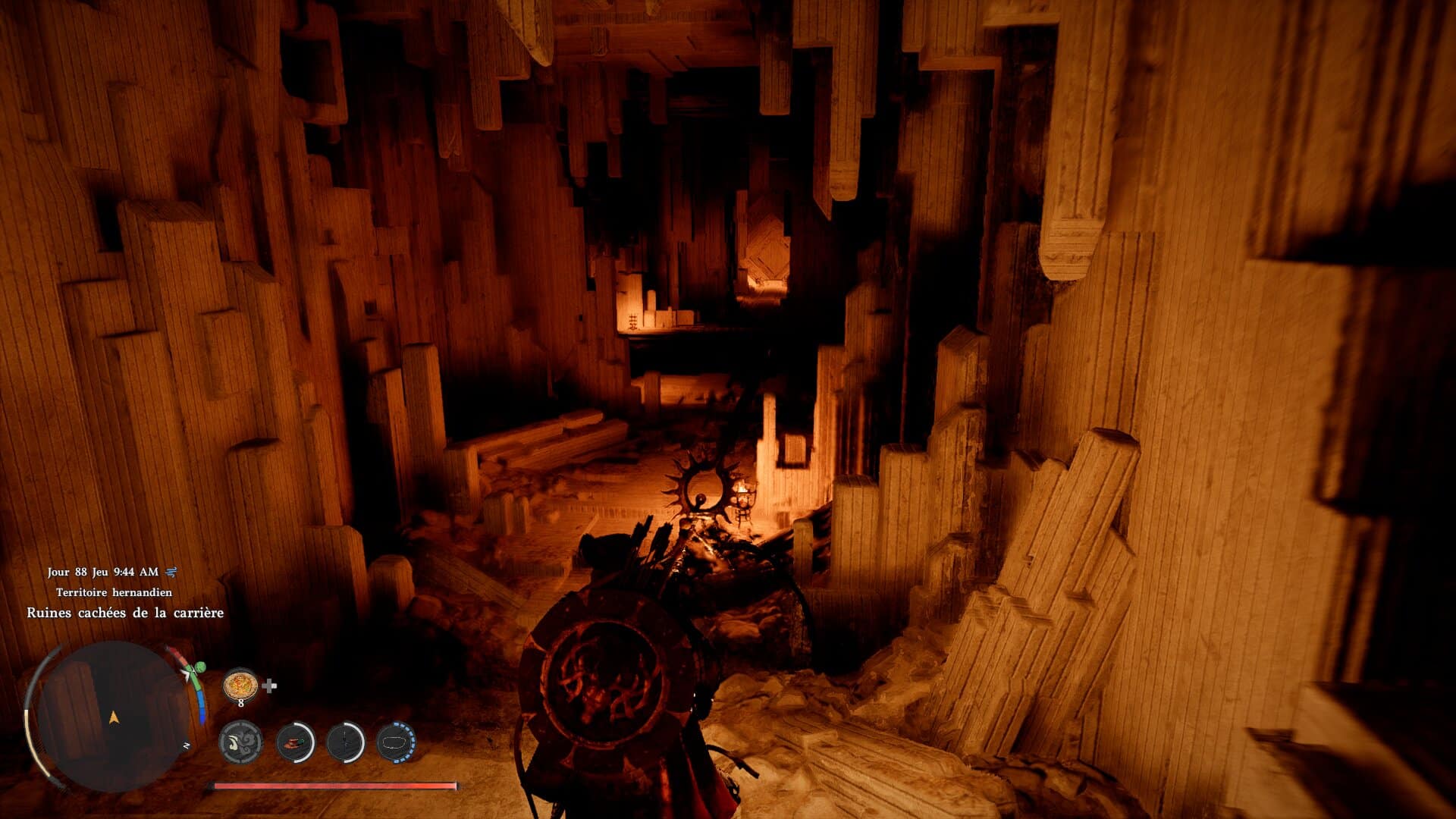Screen dimensions: 1456x819
Task: Activate the swirling cloud skill icon
Action: [x=241, y=742]
